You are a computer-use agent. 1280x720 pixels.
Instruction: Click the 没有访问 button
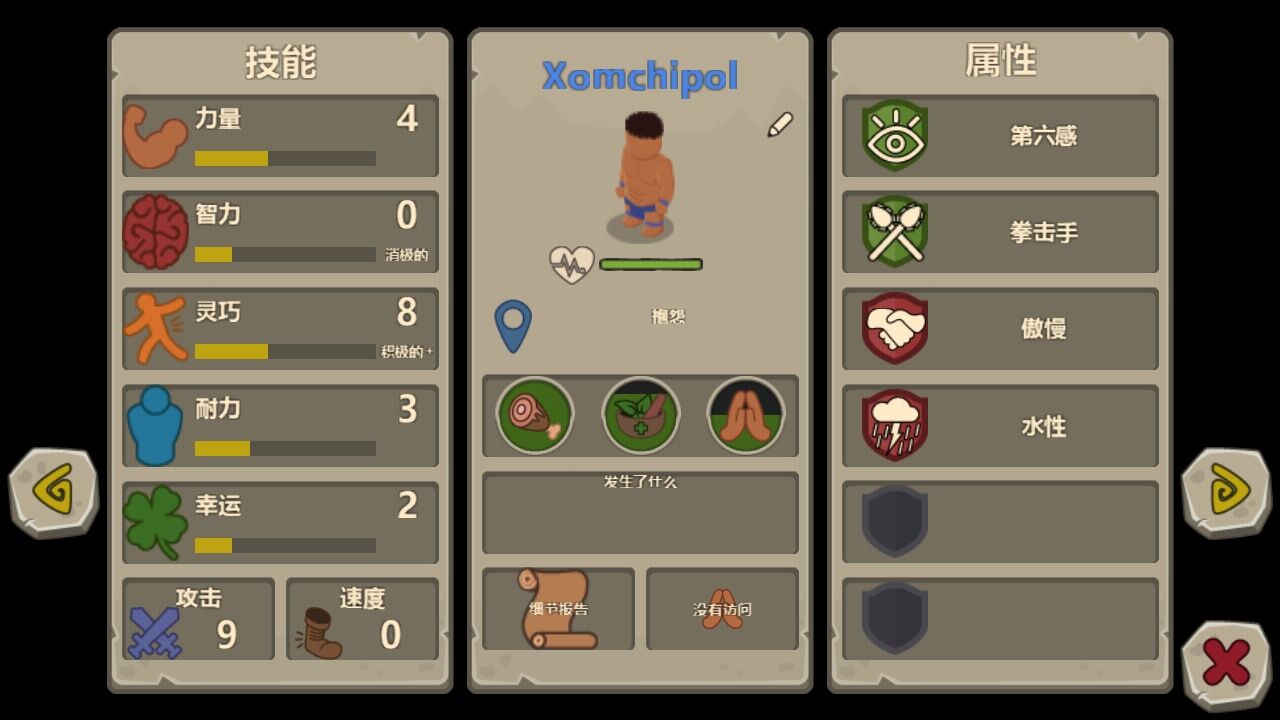coord(722,610)
